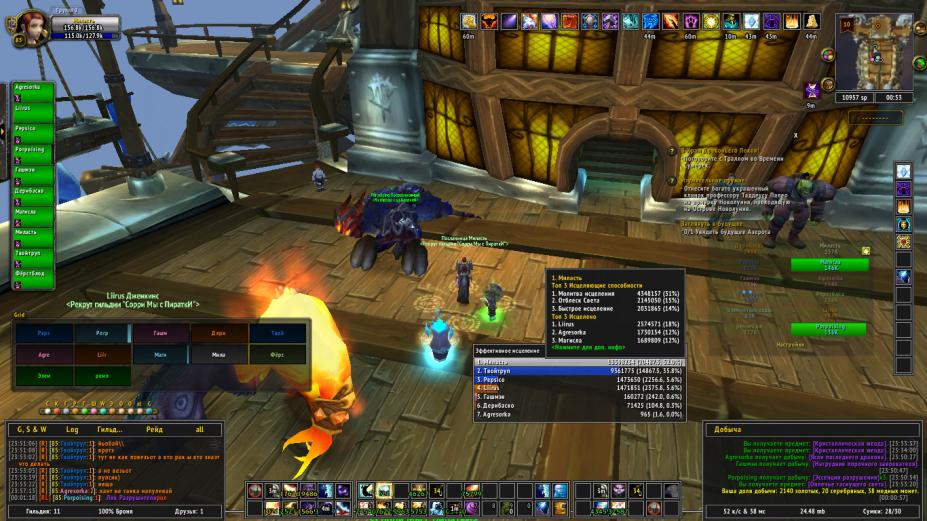Click the Agresorka raid frame
Image resolution: width=927 pixels, height=521 pixels.
pos(32,86)
